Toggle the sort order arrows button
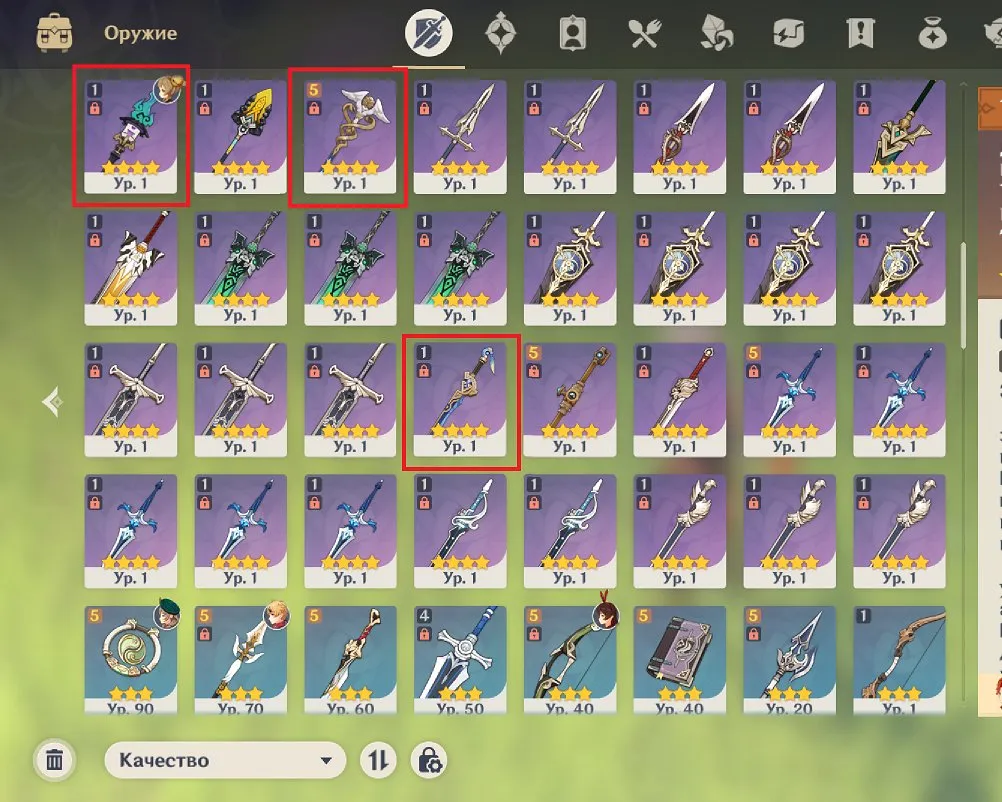Viewport: 1002px width, 802px height. point(378,761)
